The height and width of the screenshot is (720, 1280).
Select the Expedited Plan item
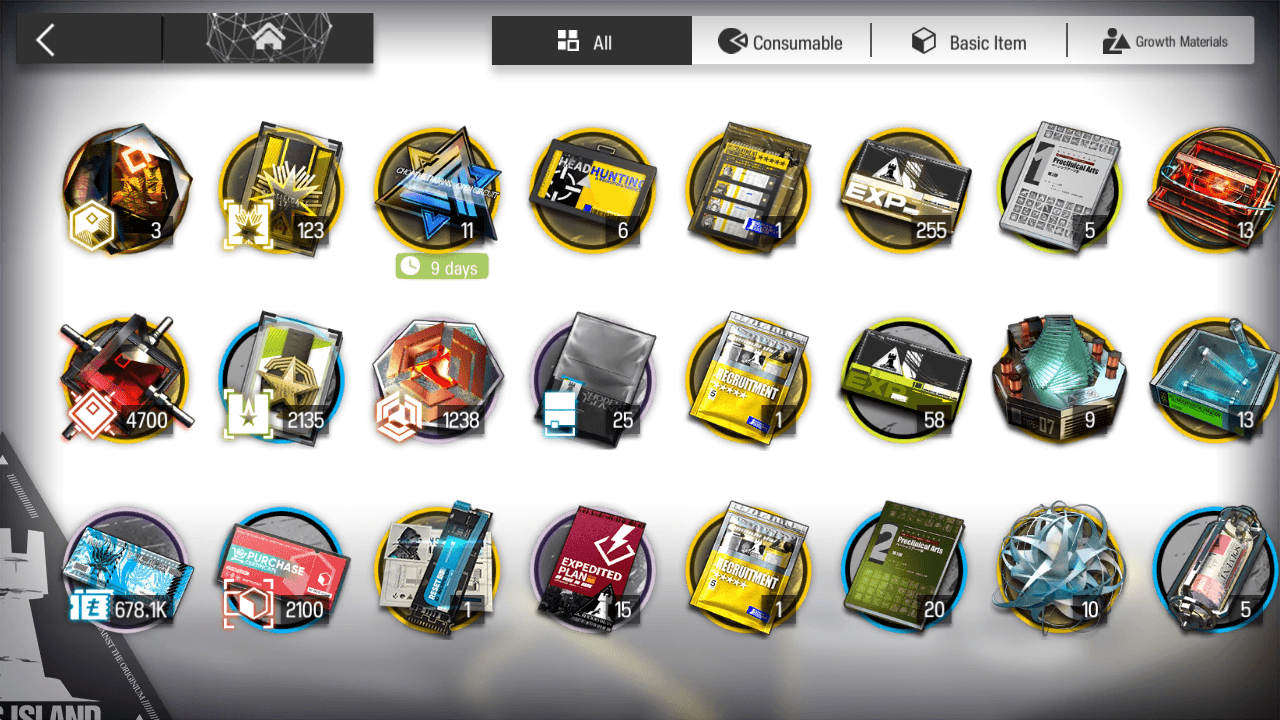tap(594, 565)
